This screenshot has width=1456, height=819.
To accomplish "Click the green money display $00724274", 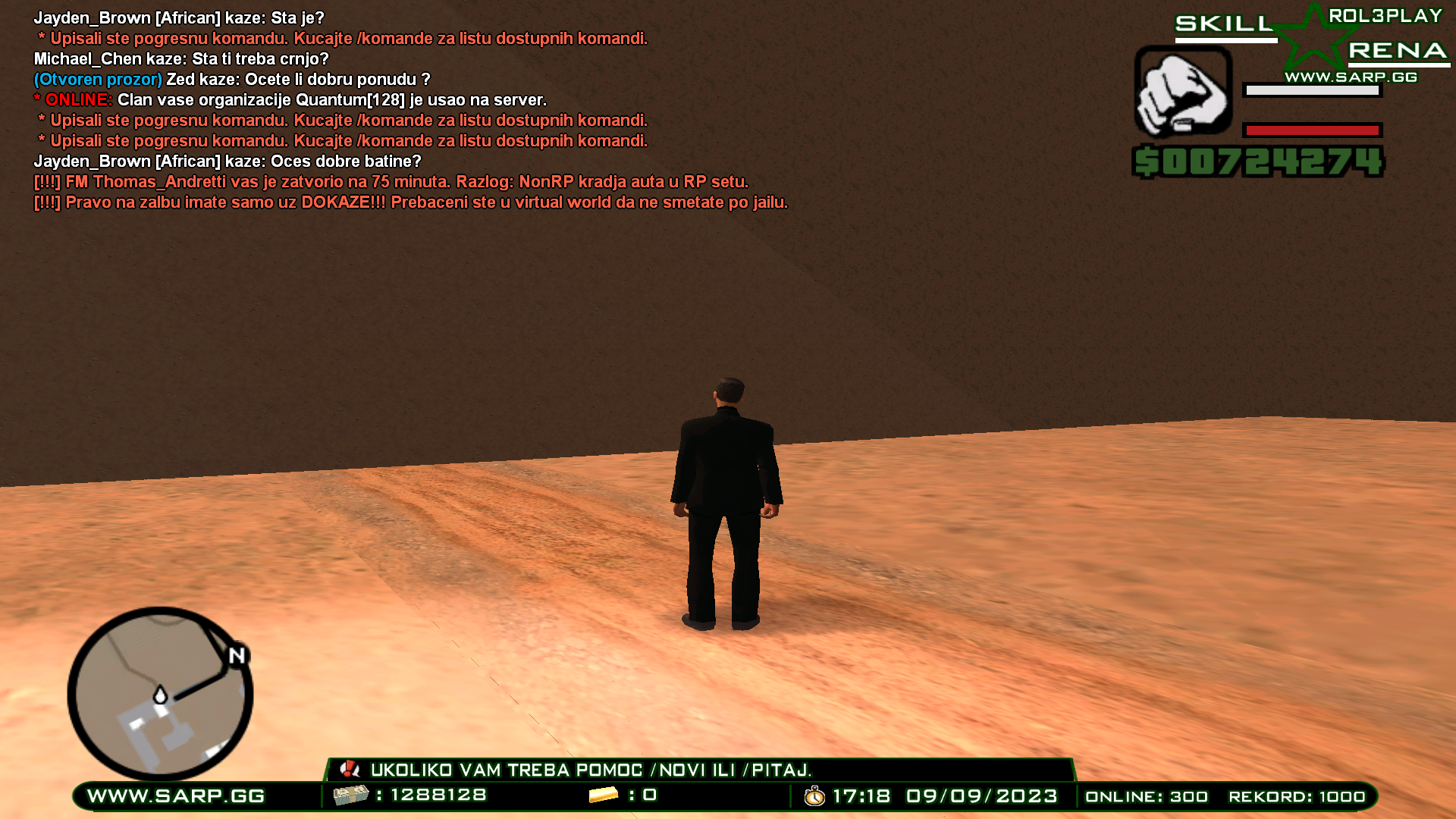I will click(1257, 161).
